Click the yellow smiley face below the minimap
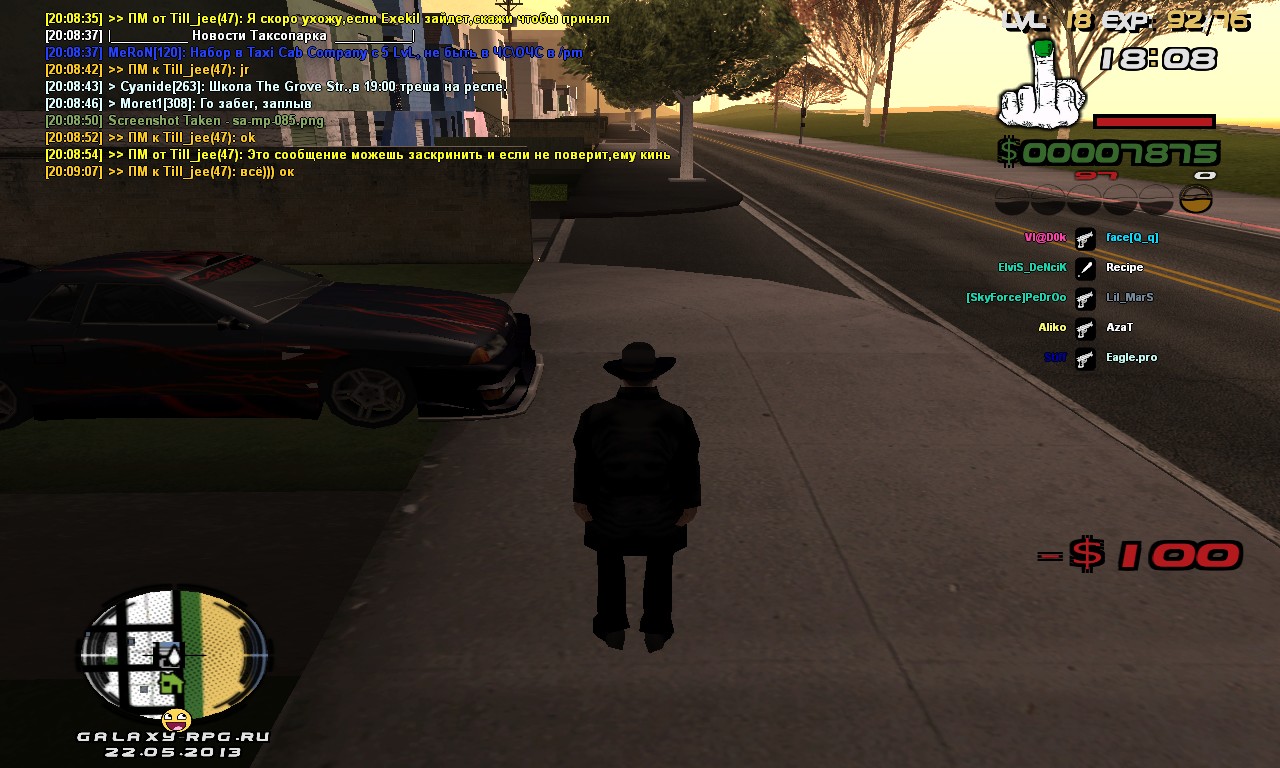This screenshot has height=768, width=1280. click(177, 719)
